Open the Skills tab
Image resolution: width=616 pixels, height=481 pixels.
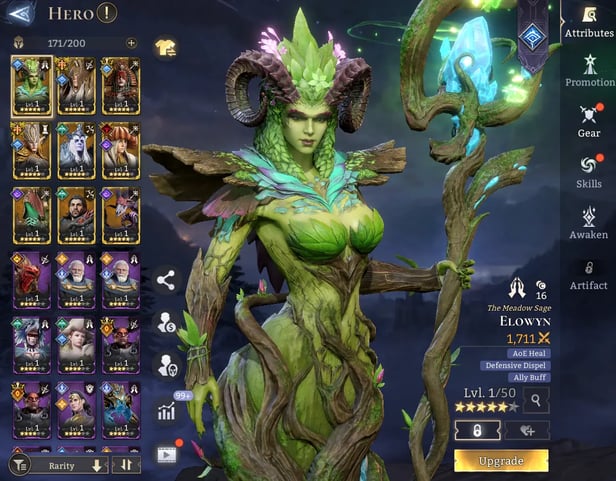[589, 171]
